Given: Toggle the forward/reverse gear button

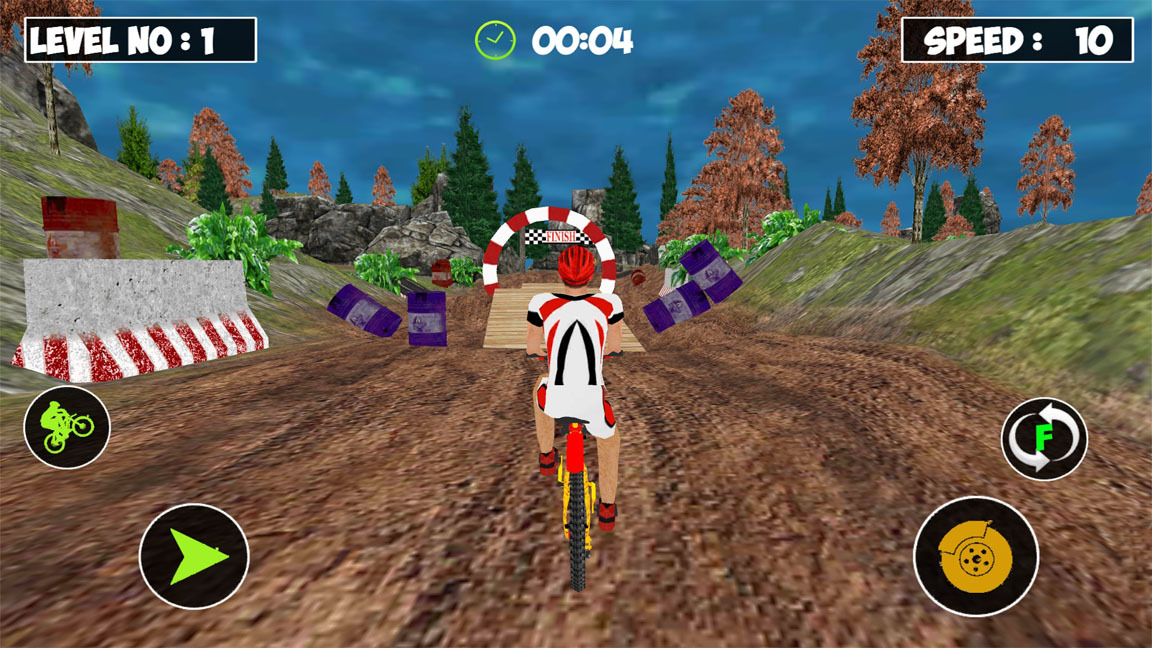Looking at the screenshot, I should point(1044,438).
